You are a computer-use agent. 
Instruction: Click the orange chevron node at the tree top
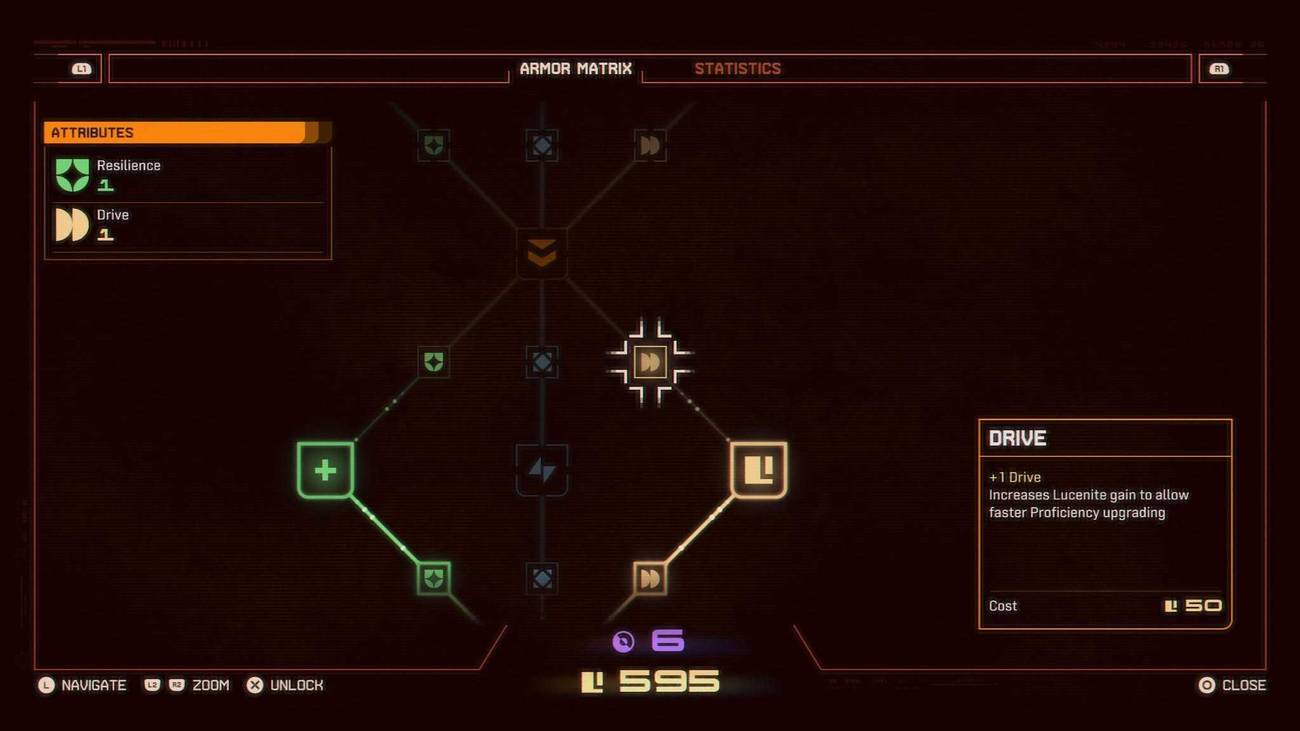pos(542,252)
